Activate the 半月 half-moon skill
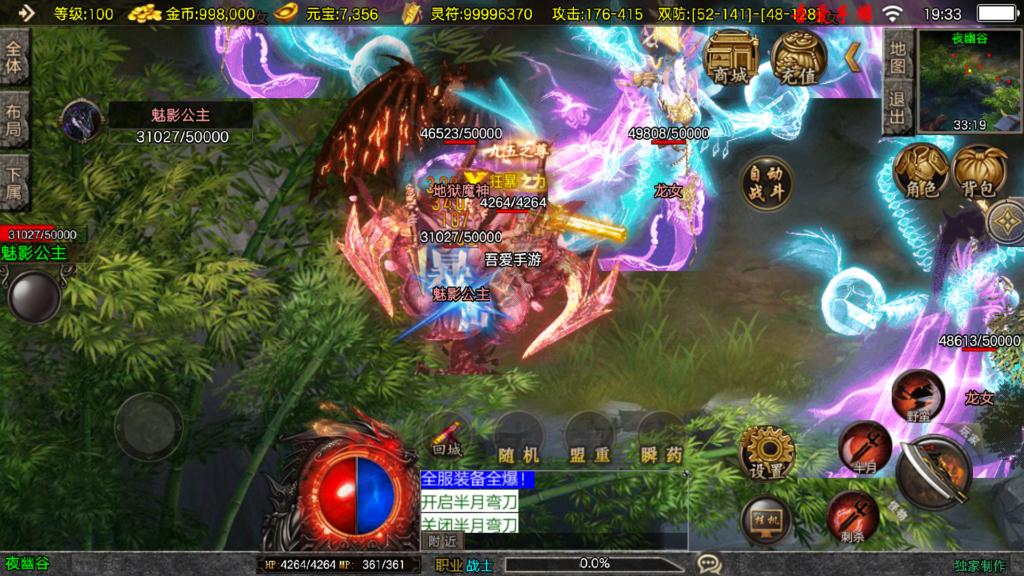The image size is (1024, 576). [865, 447]
